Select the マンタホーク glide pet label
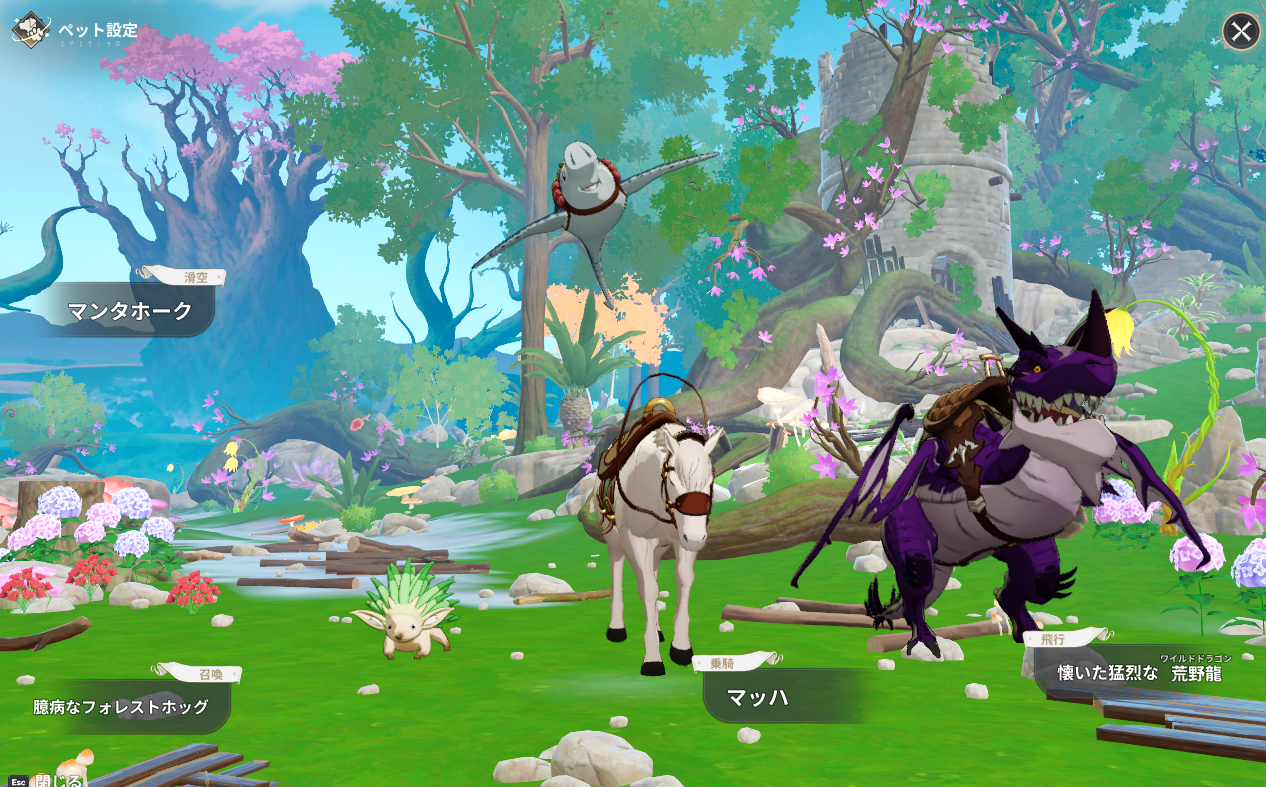1266x787 pixels. point(129,311)
